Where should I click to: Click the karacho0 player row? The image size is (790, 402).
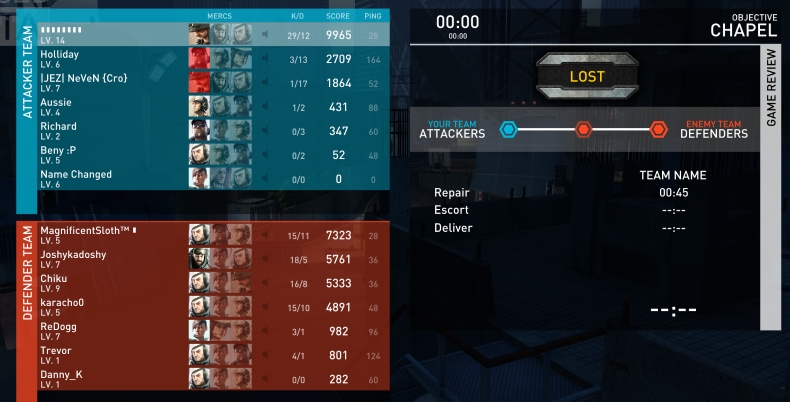pyautogui.click(x=112, y=307)
